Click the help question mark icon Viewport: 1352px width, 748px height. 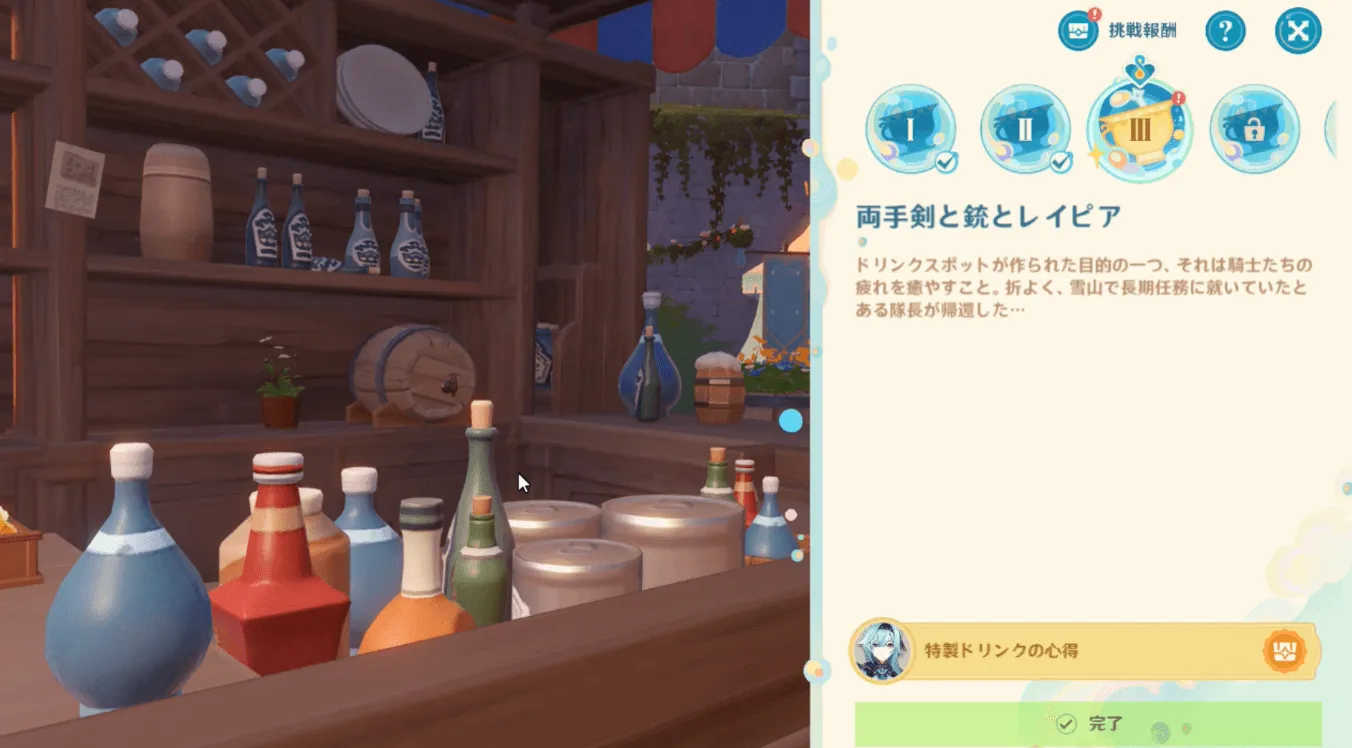pos(1225,29)
